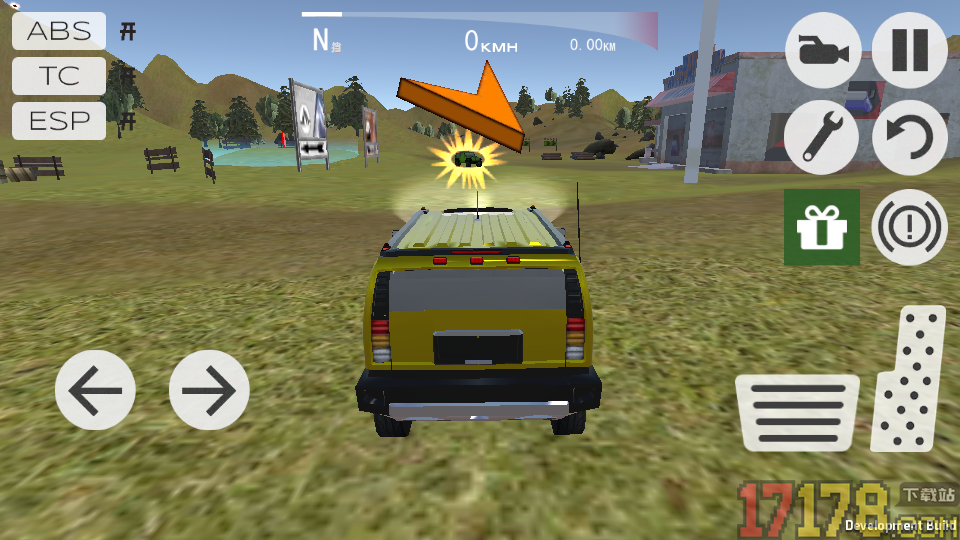Steer left with the left arrow

[95, 390]
